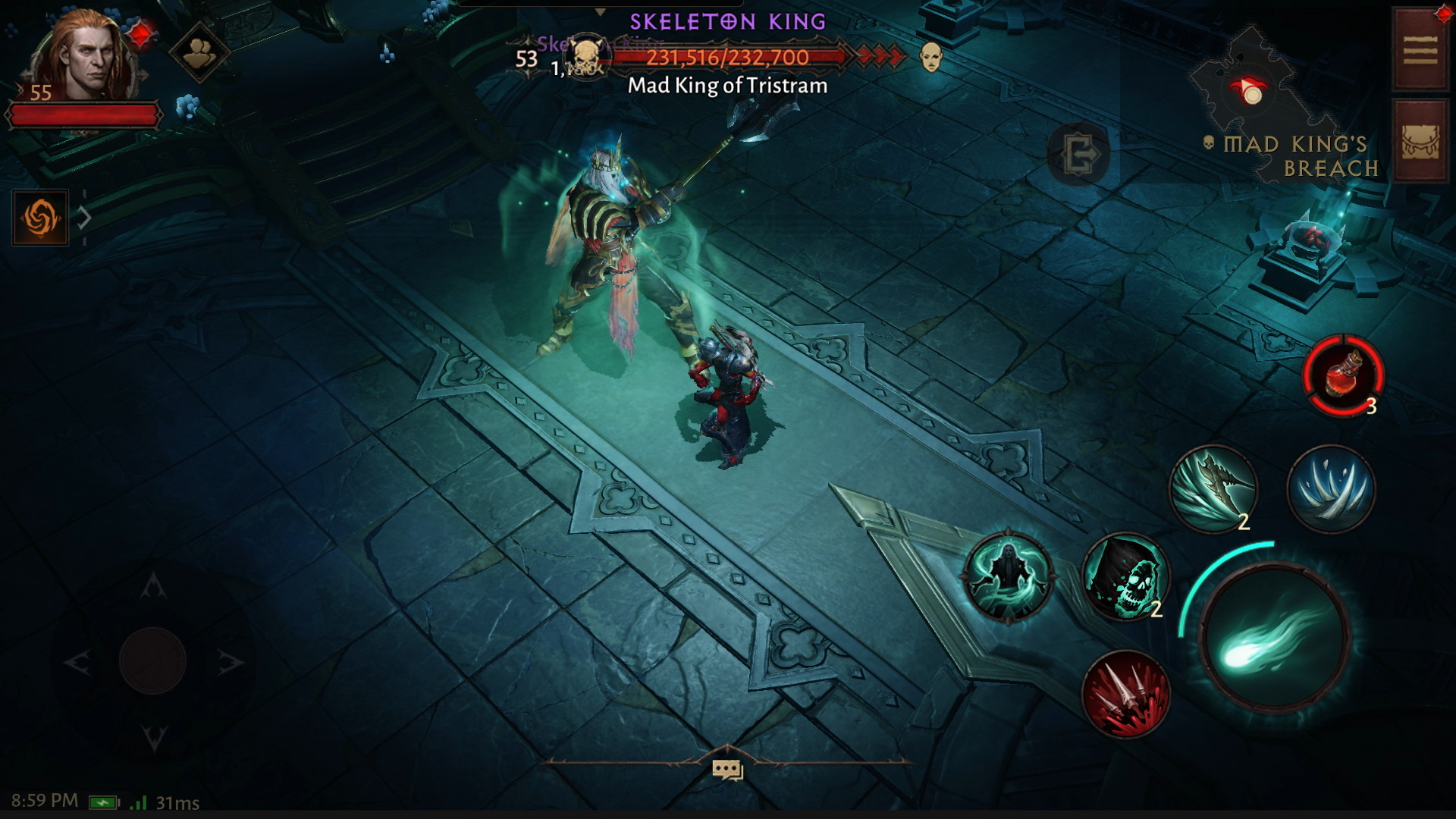Open the party members icon
This screenshot has height=819, width=1456.
click(x=199, y=52)
